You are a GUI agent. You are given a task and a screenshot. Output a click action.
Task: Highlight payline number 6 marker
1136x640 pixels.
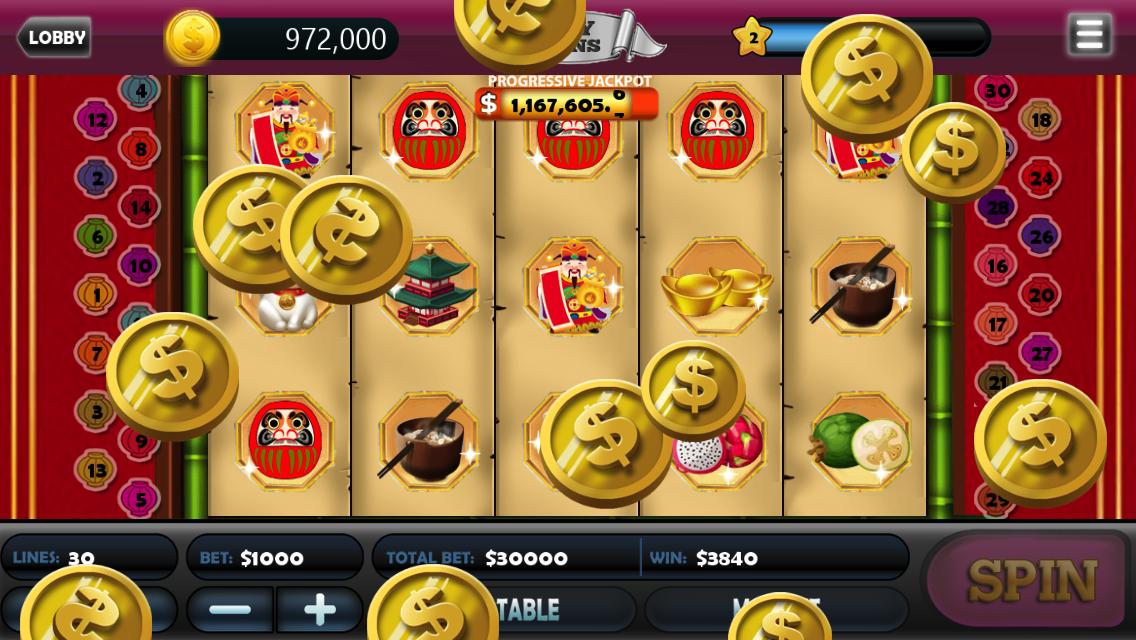97,237
